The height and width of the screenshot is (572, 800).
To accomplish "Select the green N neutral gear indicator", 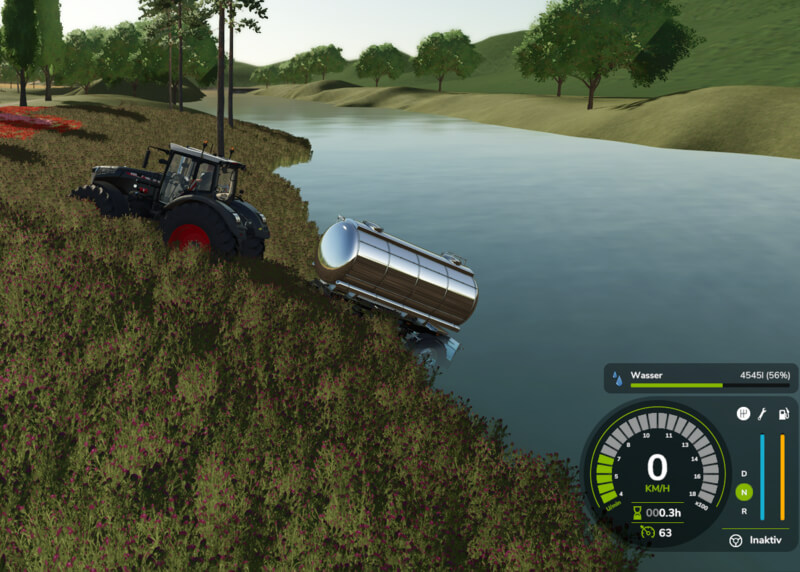I will click(743, 492).
